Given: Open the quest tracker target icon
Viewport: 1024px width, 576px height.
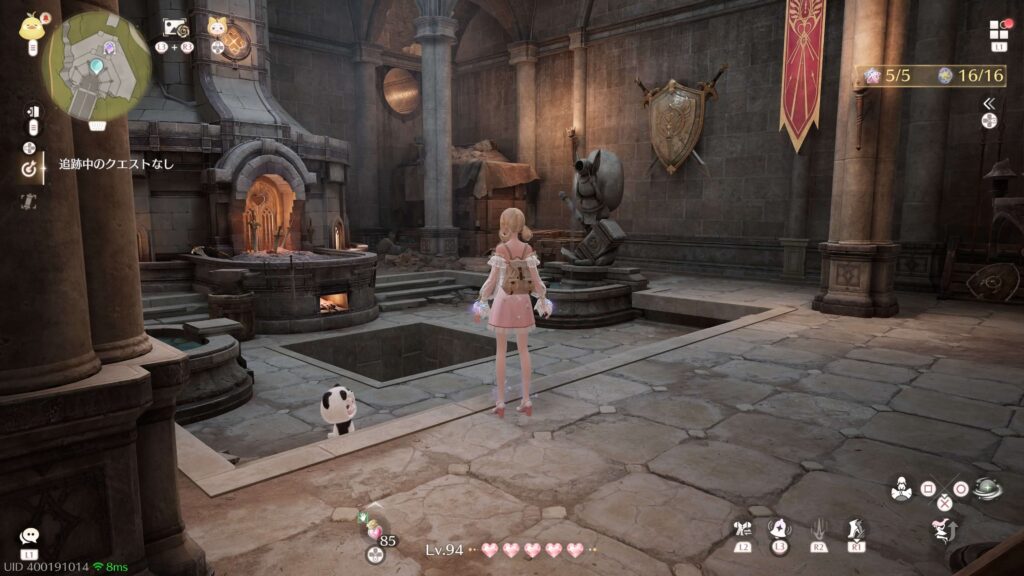Looking at the screenshot, I should coord(29,169).
